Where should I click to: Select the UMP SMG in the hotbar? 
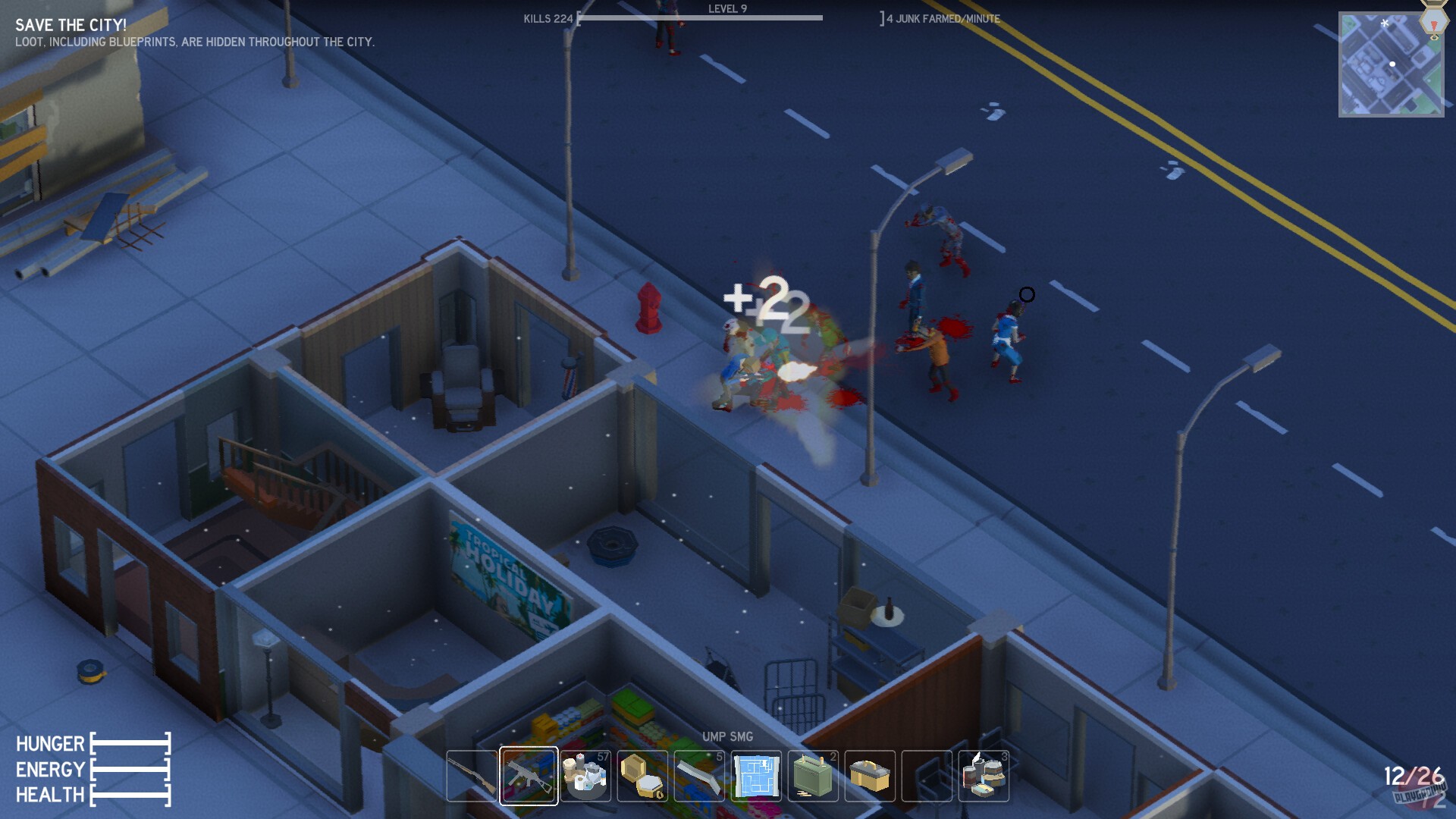point(529,777)
